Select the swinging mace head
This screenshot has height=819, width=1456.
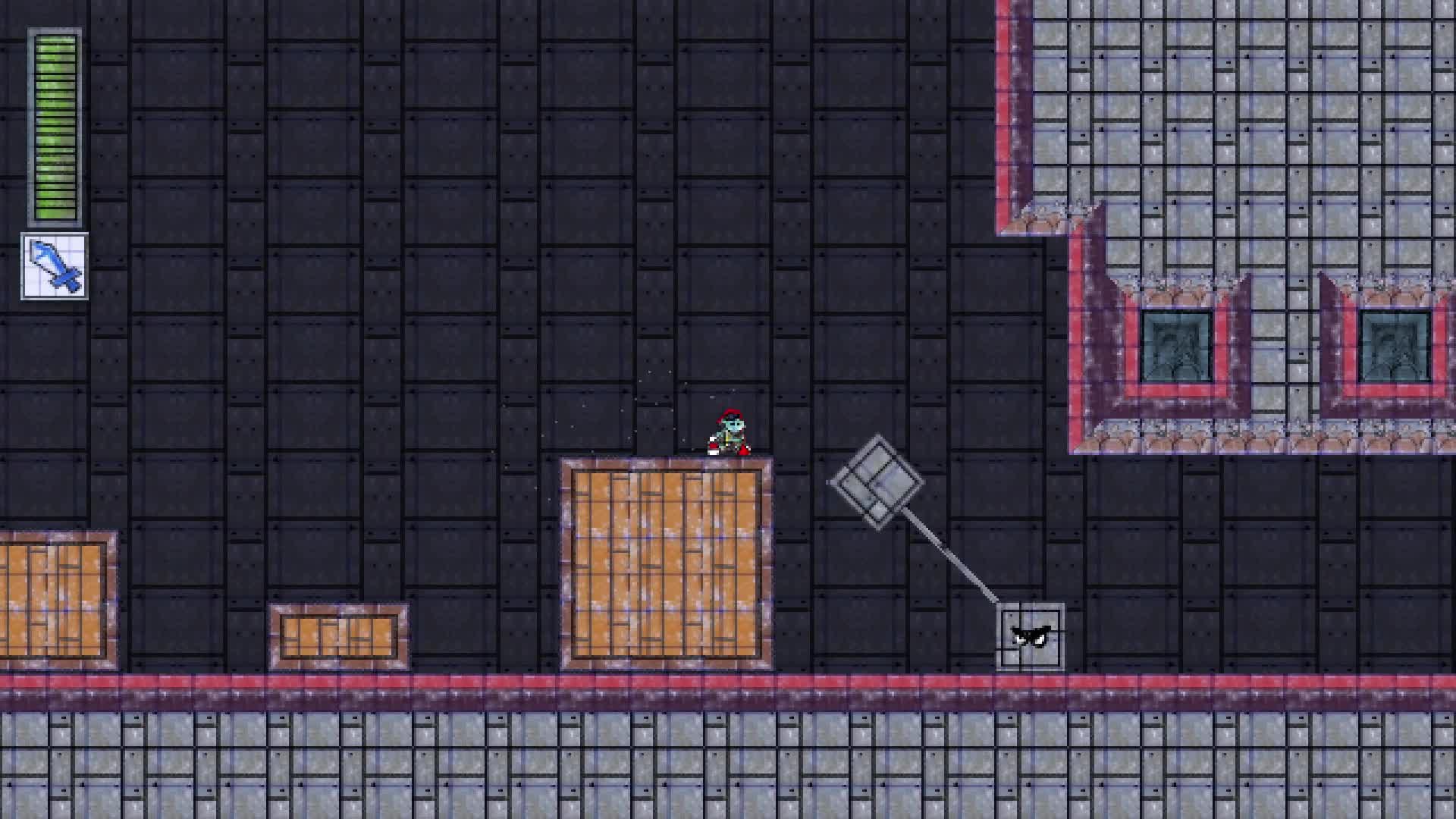[x=876, y=482]
